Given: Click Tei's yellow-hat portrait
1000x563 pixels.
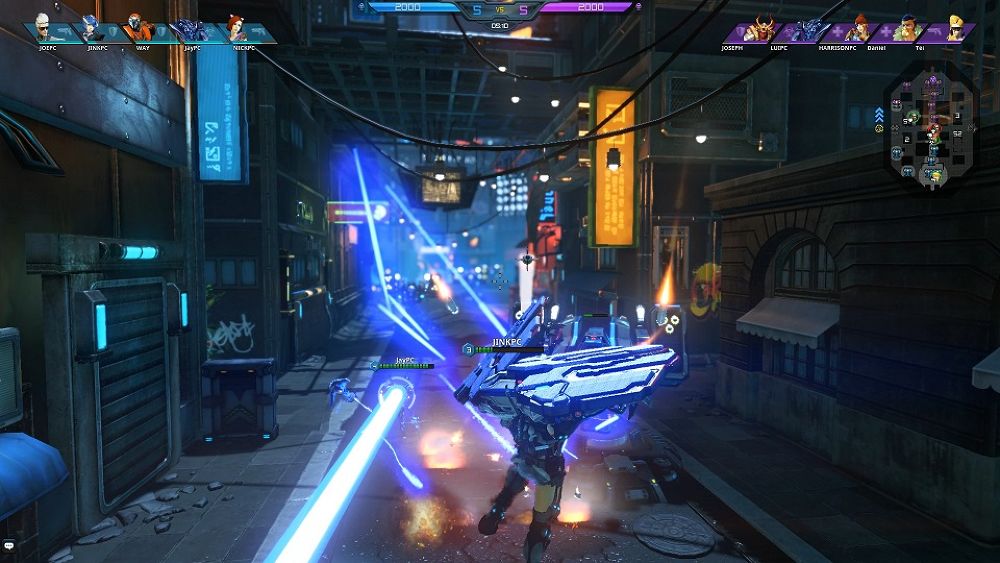Looking at the screenshot, I should (955, 27).
